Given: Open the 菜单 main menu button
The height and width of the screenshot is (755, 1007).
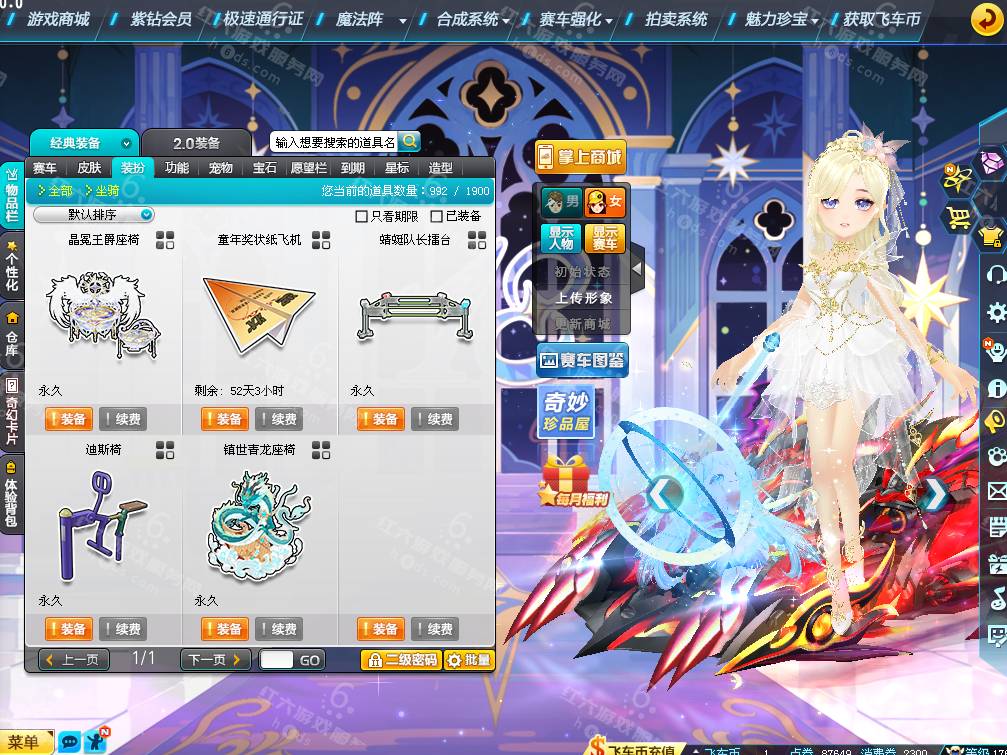Looking at the screenshot, I should (24, 742).
